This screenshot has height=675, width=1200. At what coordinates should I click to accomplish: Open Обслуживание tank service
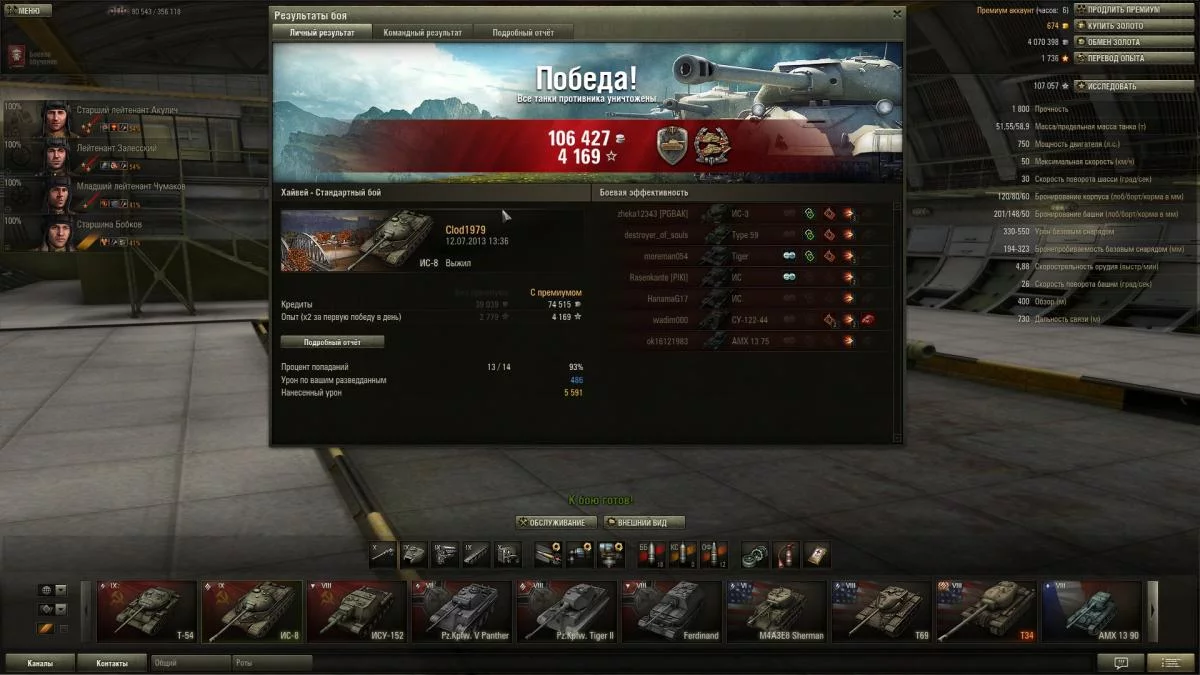click(557, 522)
